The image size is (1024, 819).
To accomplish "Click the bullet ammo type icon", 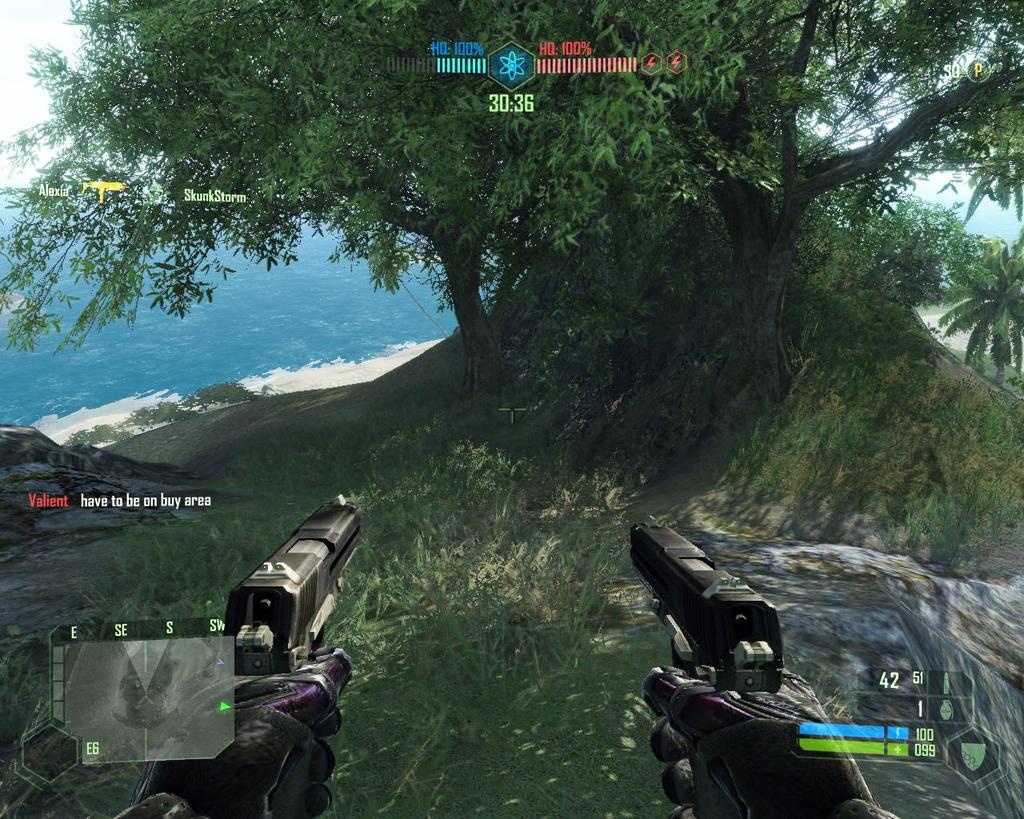I will coord(944,682).
